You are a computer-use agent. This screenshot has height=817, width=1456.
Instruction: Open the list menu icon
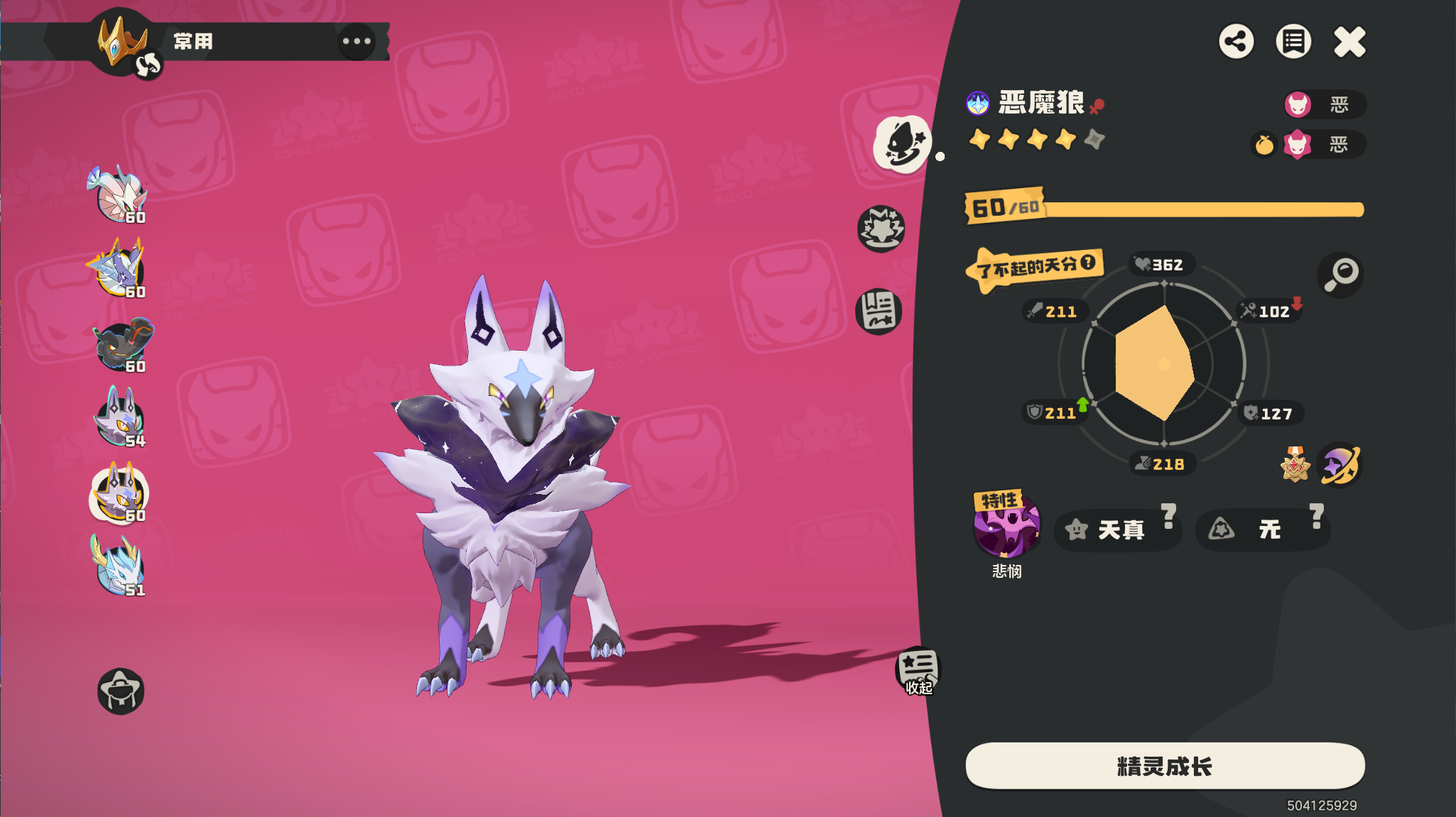[1293, 41]
